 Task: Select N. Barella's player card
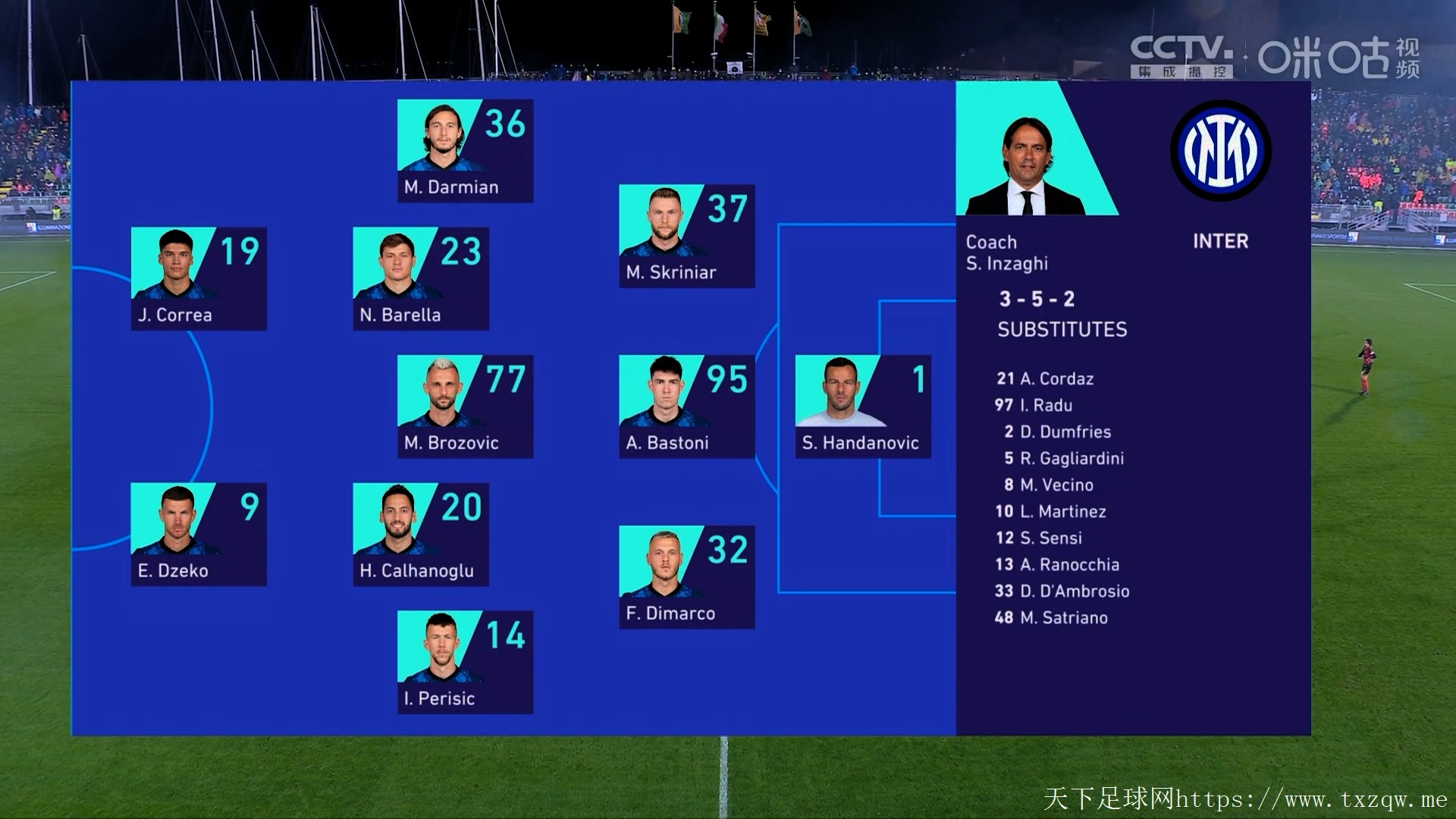coord(420,278)
